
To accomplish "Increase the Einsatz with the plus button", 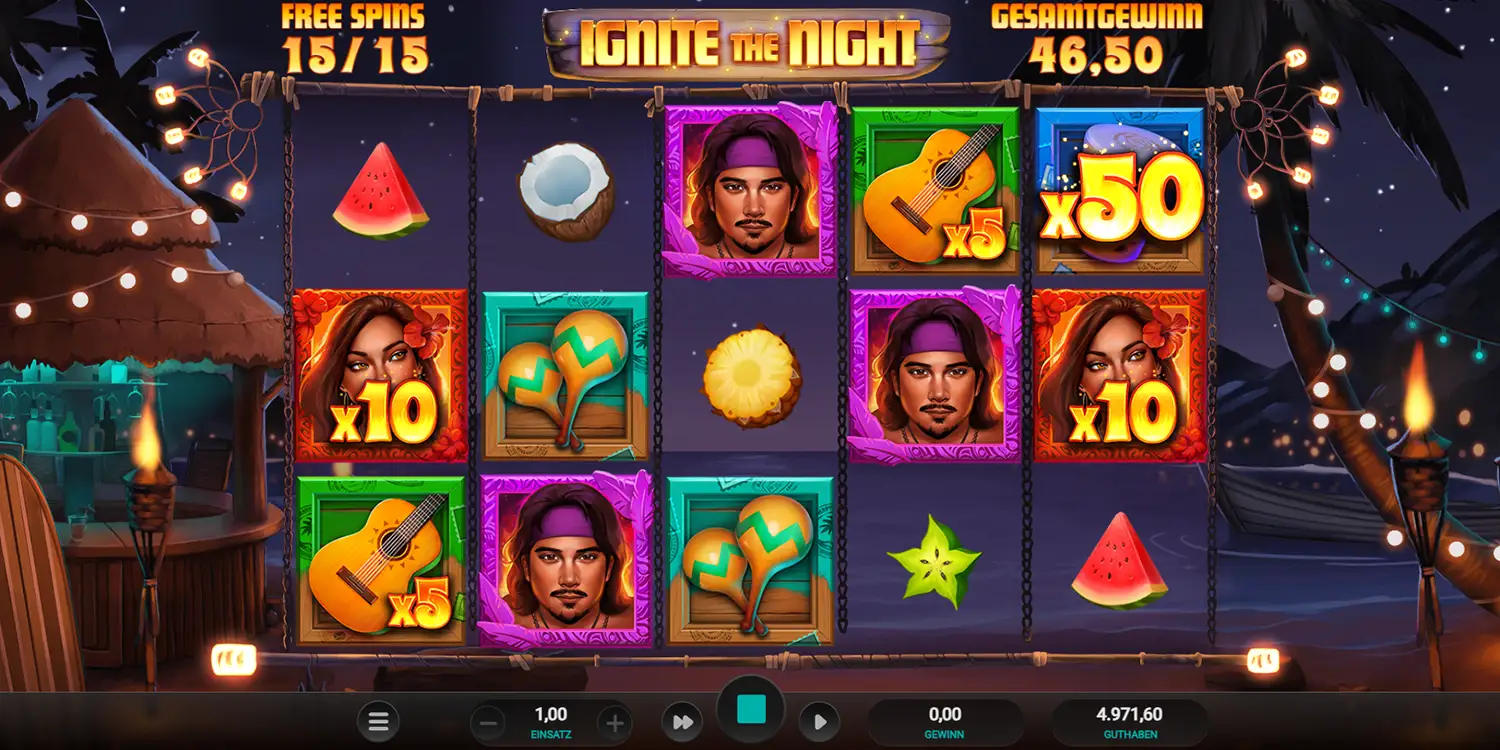I will click(615, 722).
